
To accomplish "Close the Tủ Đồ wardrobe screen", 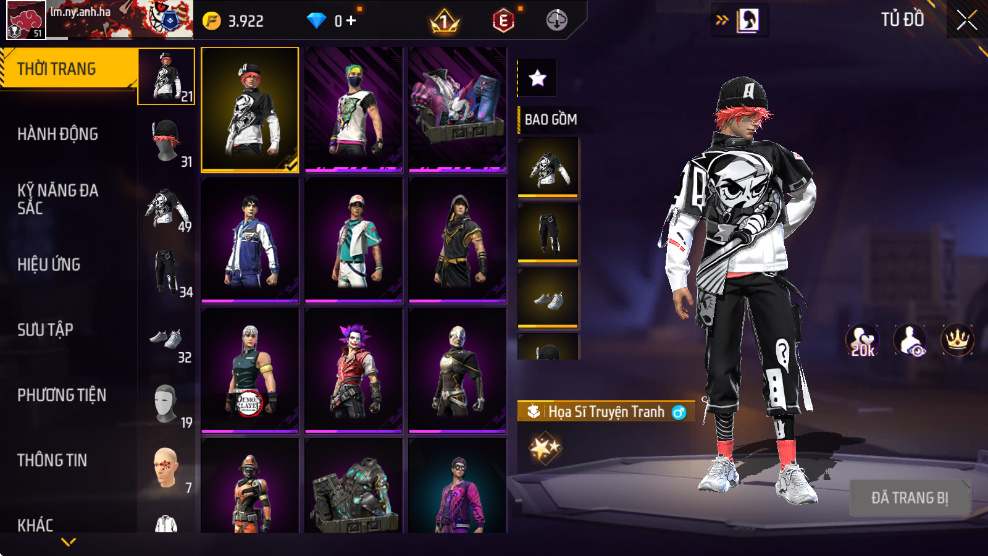I will [966, 20].
